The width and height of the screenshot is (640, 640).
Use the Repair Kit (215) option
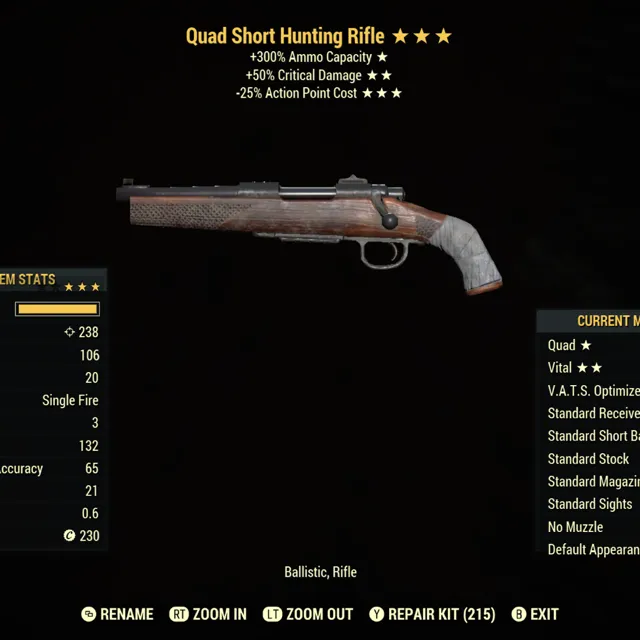click(x=432, y=614)
